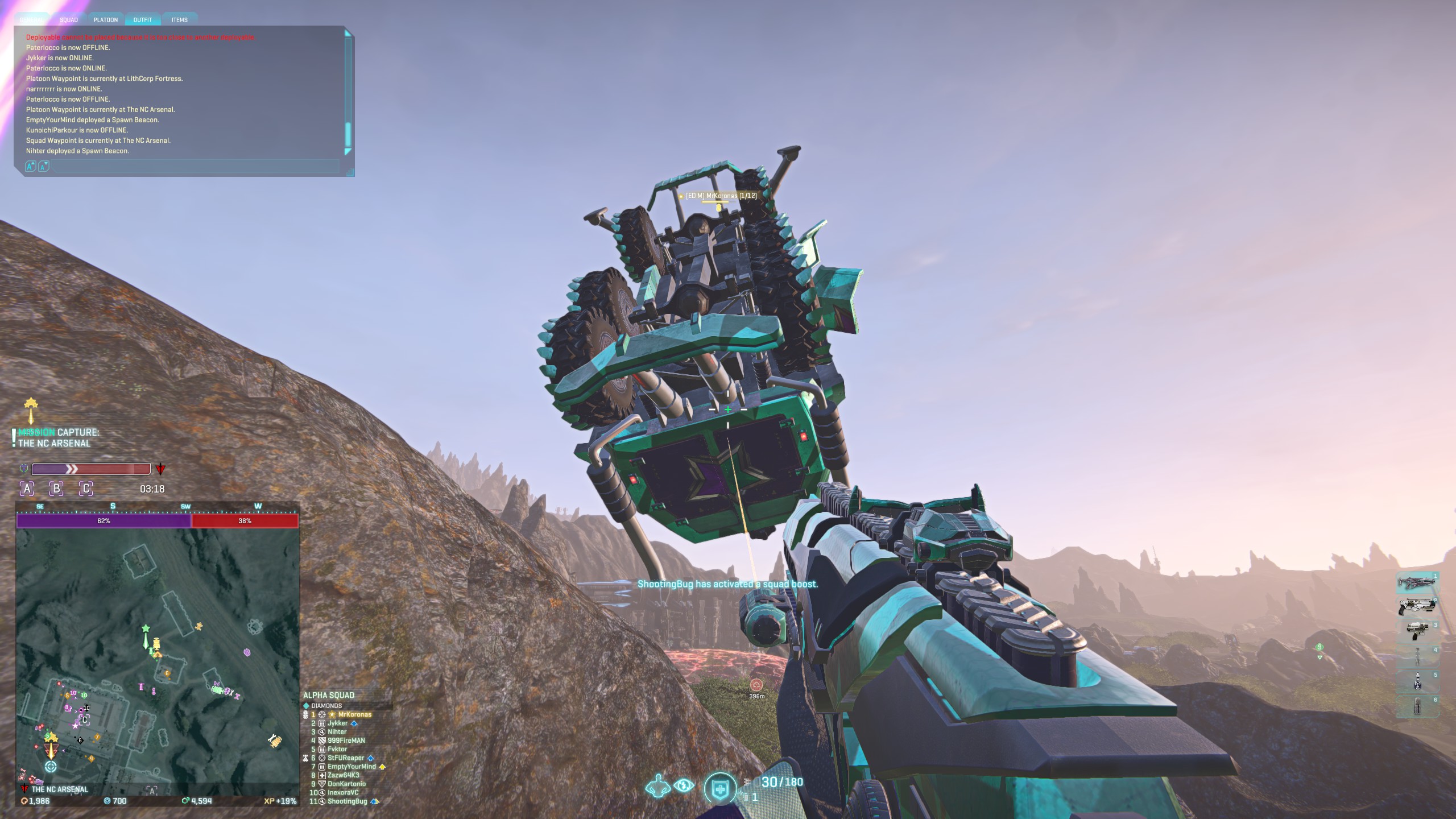This screenshot has height=819, width=1456.
Task: Click the eye-shaped implant icon
Action: pyautogui.click(x=684, y=786)
